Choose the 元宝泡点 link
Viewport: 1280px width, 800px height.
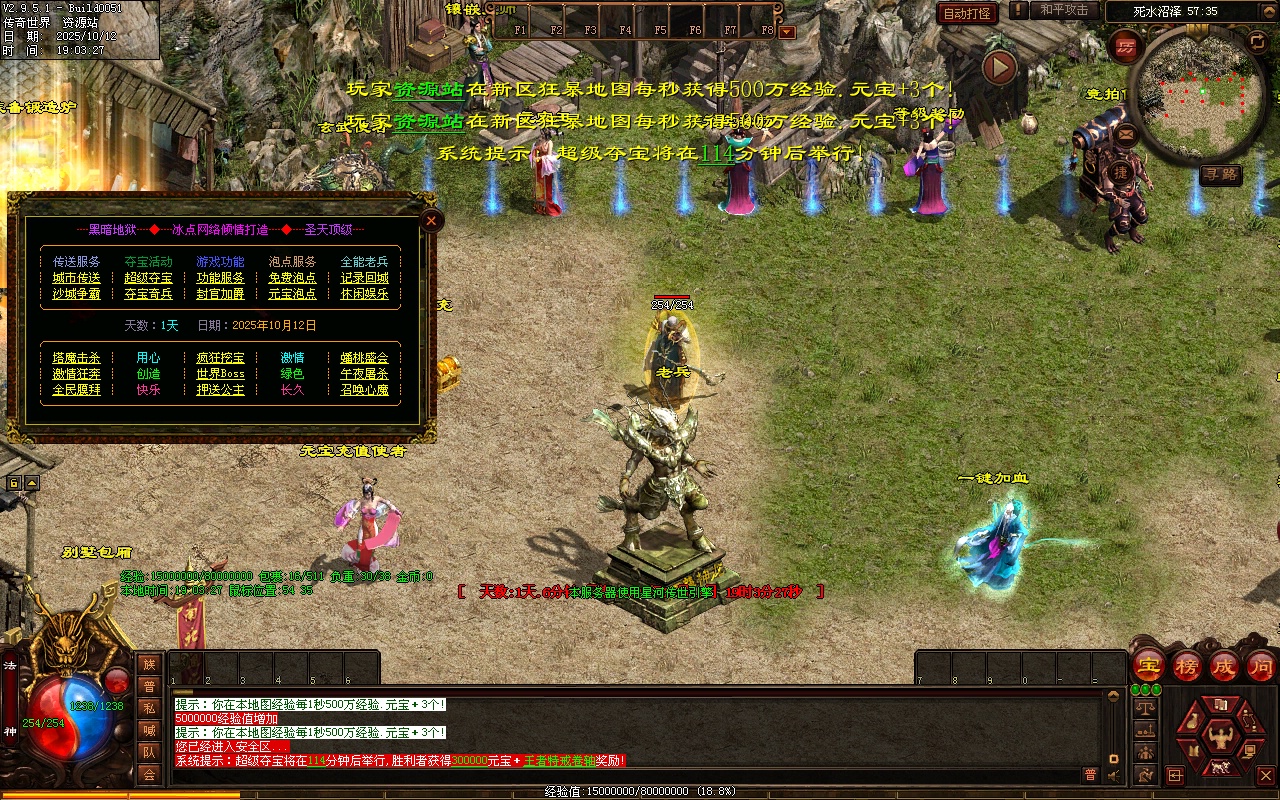(292, 294)
